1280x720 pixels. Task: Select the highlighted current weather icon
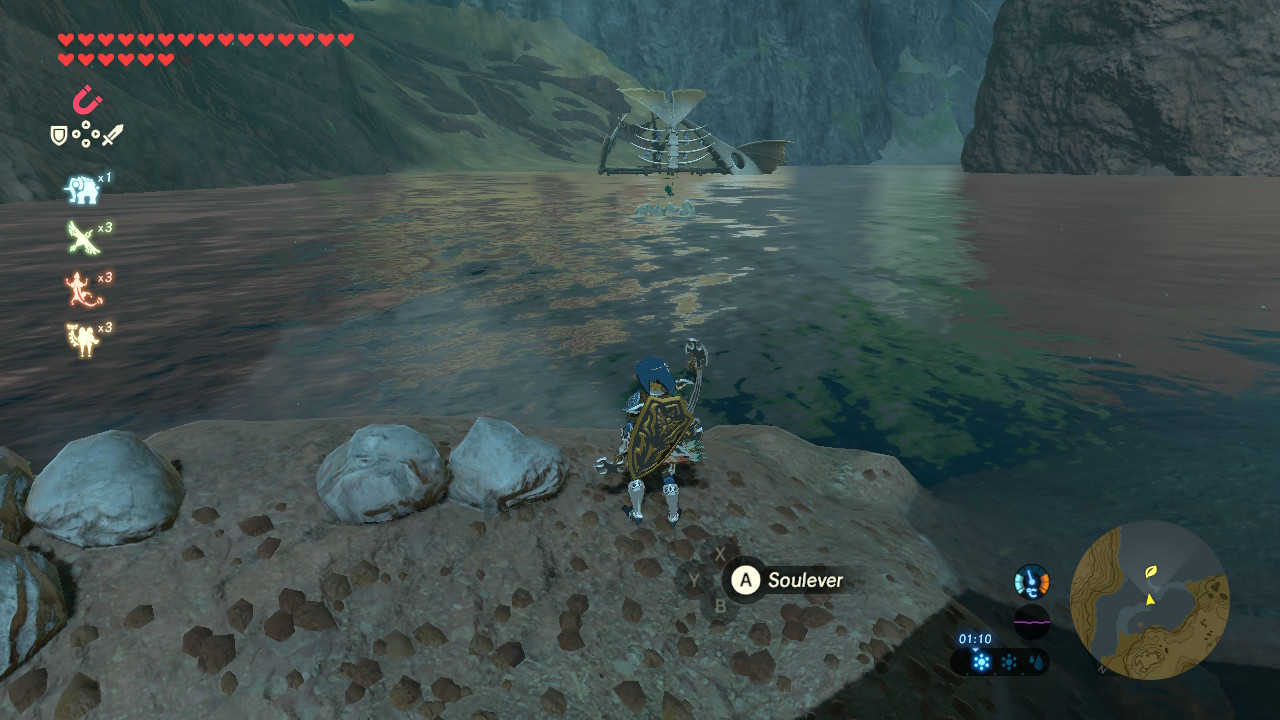tap(981, 662)
